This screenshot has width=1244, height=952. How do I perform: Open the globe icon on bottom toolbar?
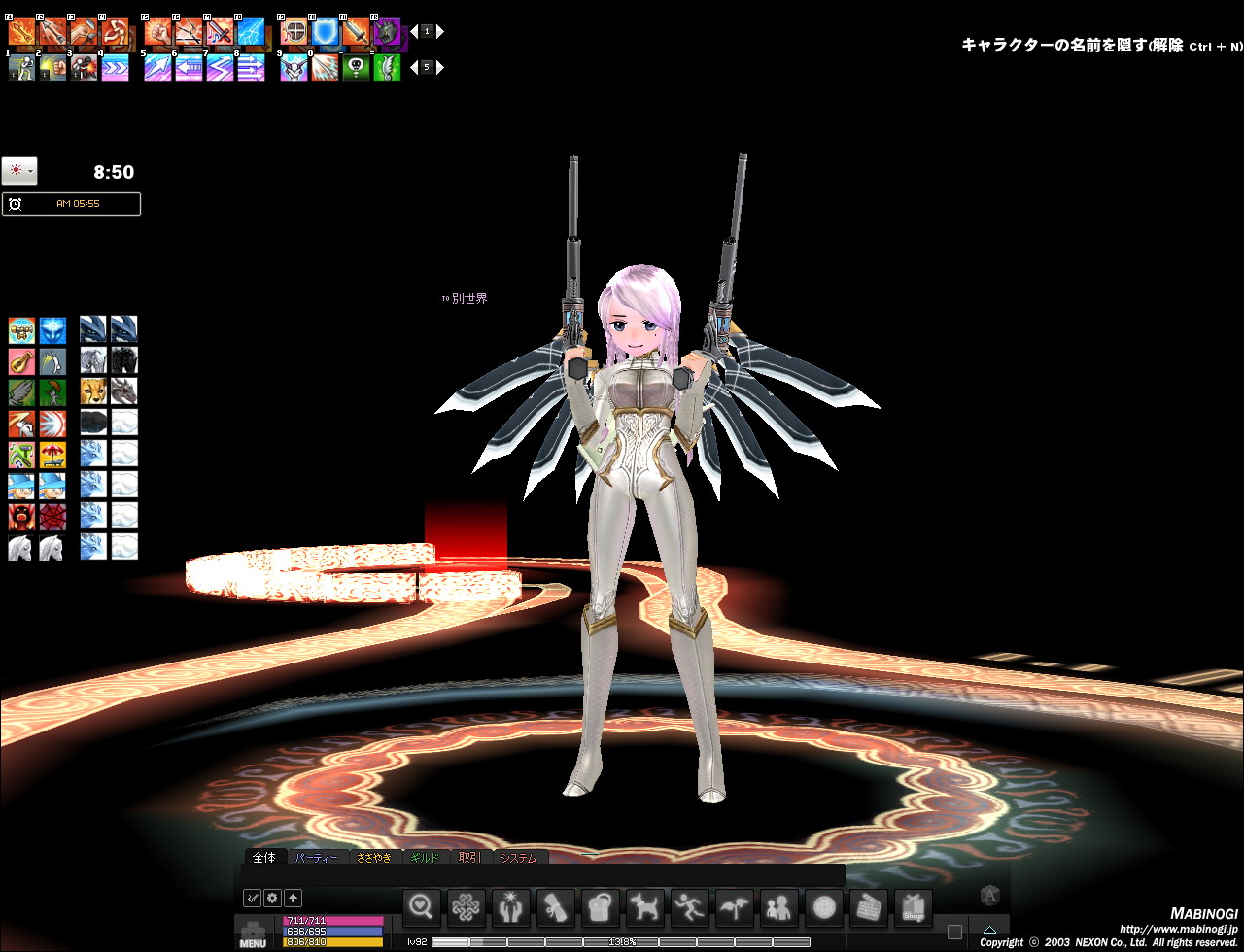823,907
